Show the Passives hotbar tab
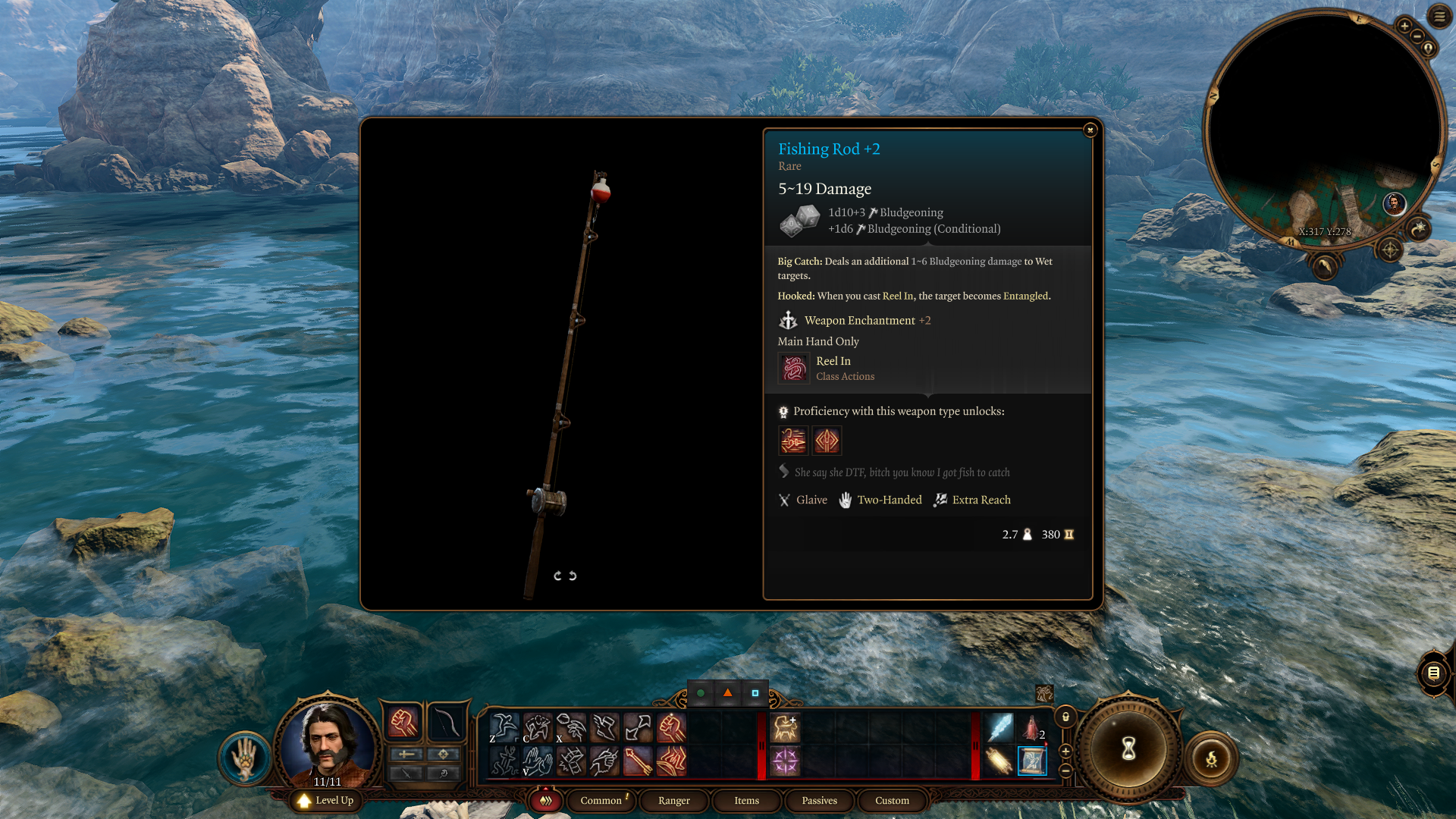 tap(819, 800)
